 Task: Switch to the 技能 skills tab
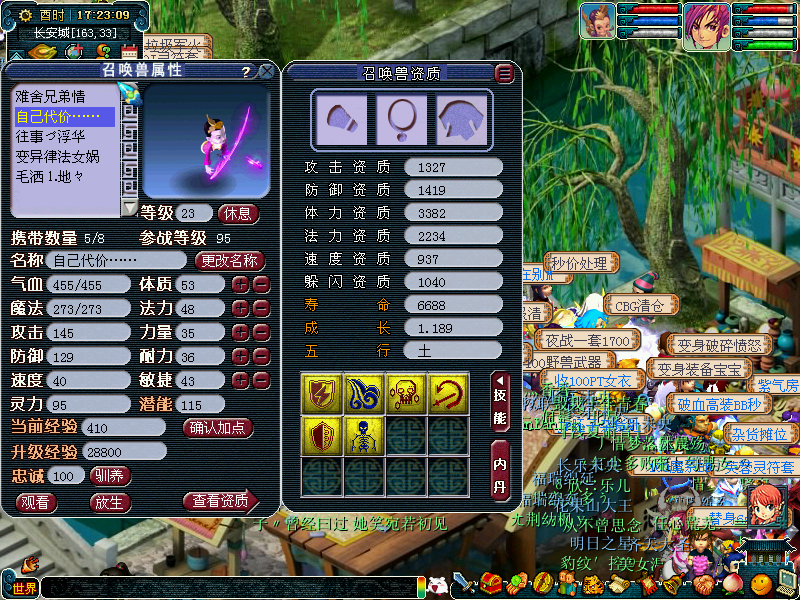tap(501, 400)
